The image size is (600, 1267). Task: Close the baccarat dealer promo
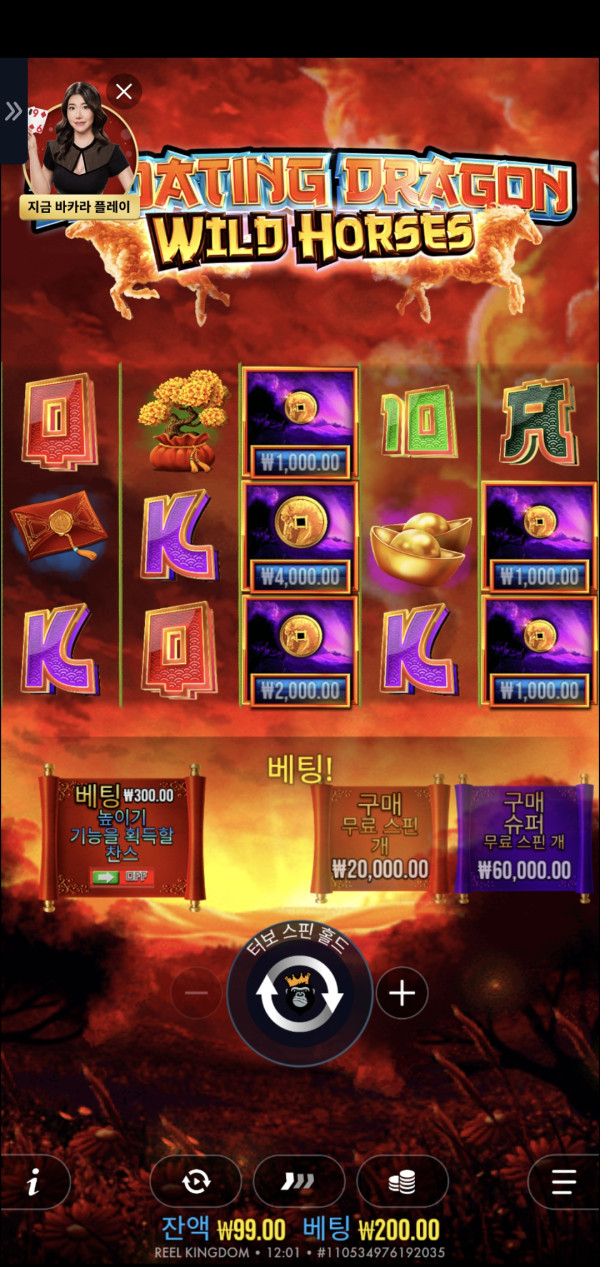click(124, 93)
